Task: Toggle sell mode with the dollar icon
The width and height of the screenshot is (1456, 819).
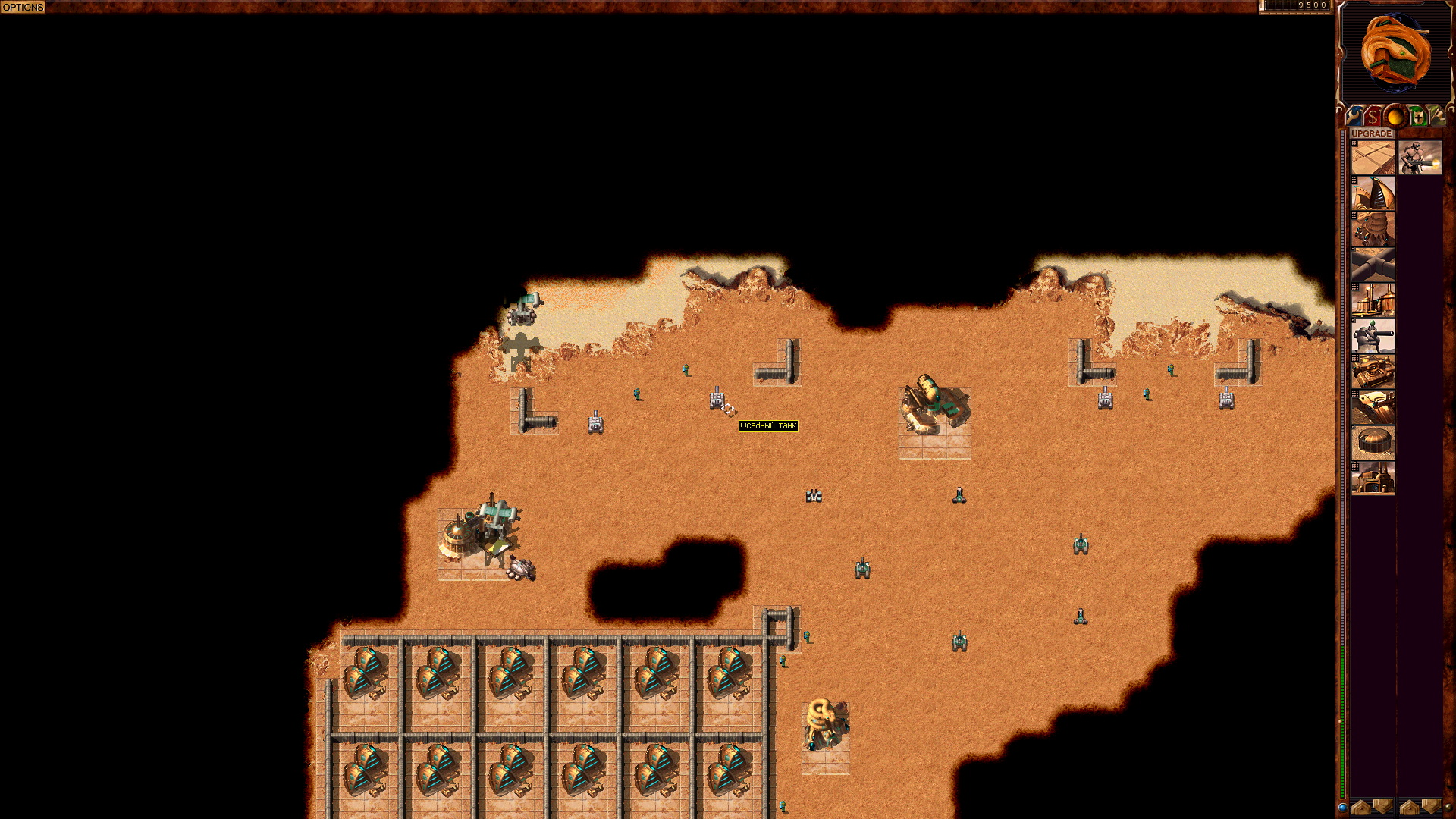Action: pos(1373,116)
